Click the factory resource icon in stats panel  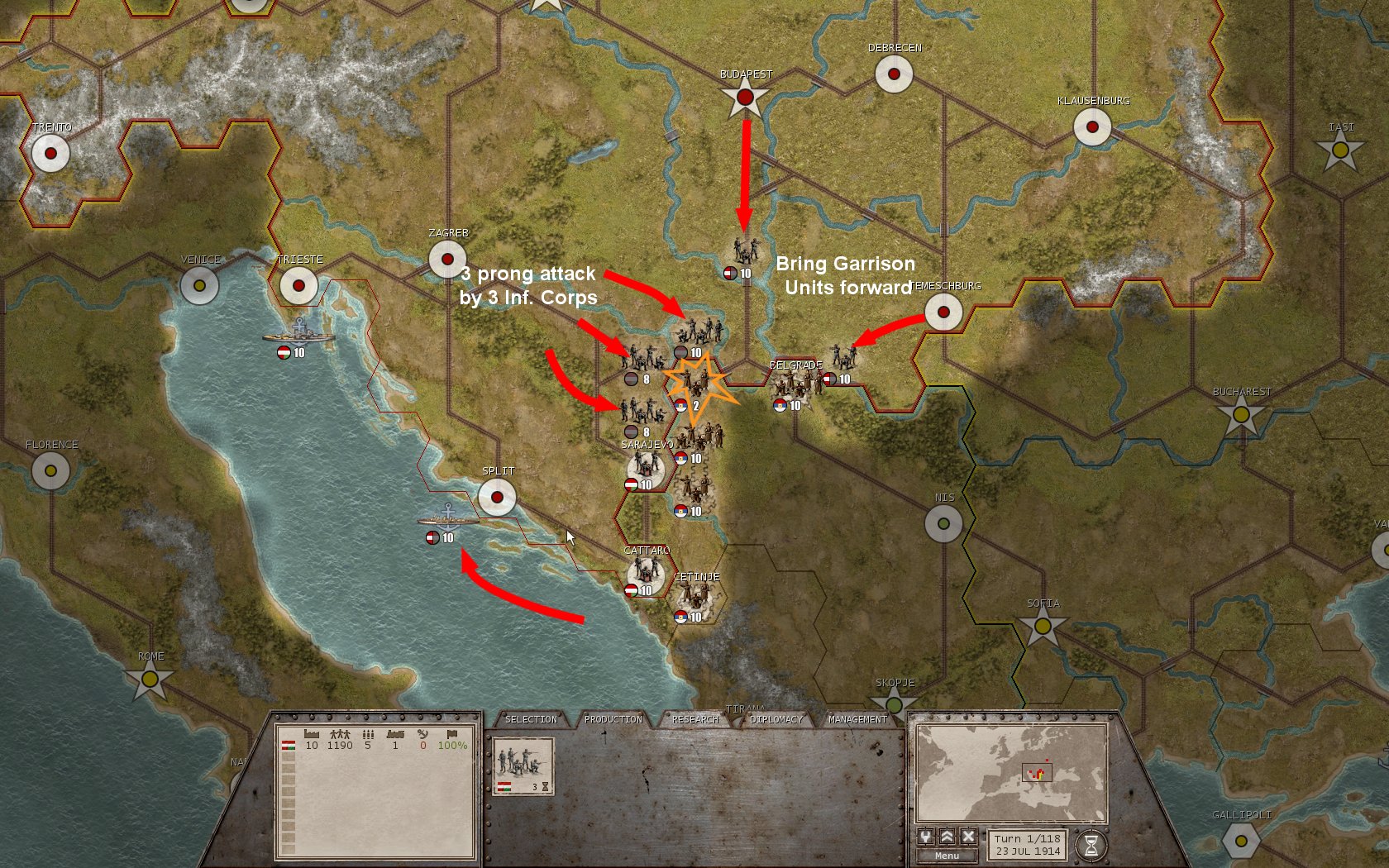coord(310,734)
